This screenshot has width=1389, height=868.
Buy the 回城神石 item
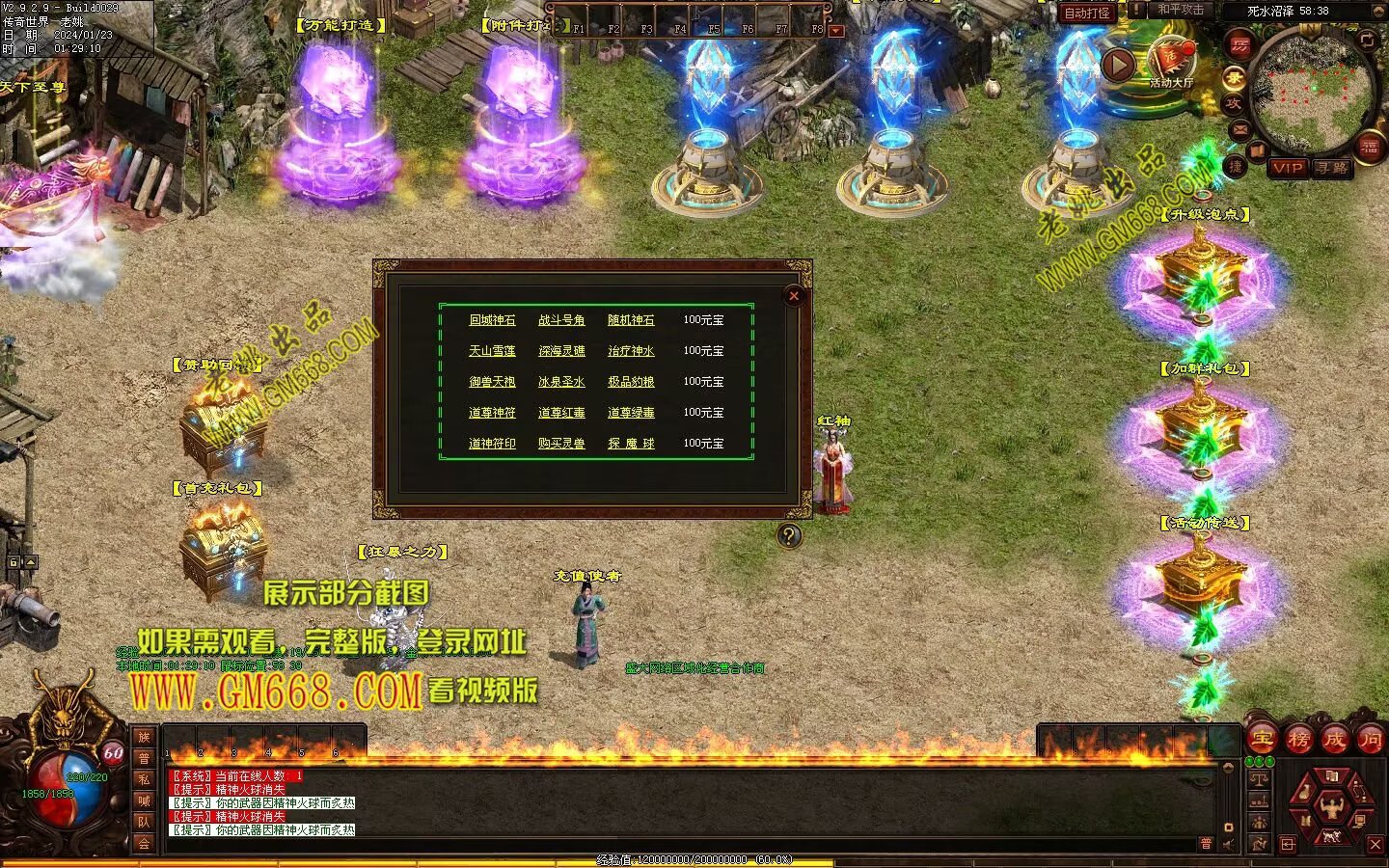[492, 320]
